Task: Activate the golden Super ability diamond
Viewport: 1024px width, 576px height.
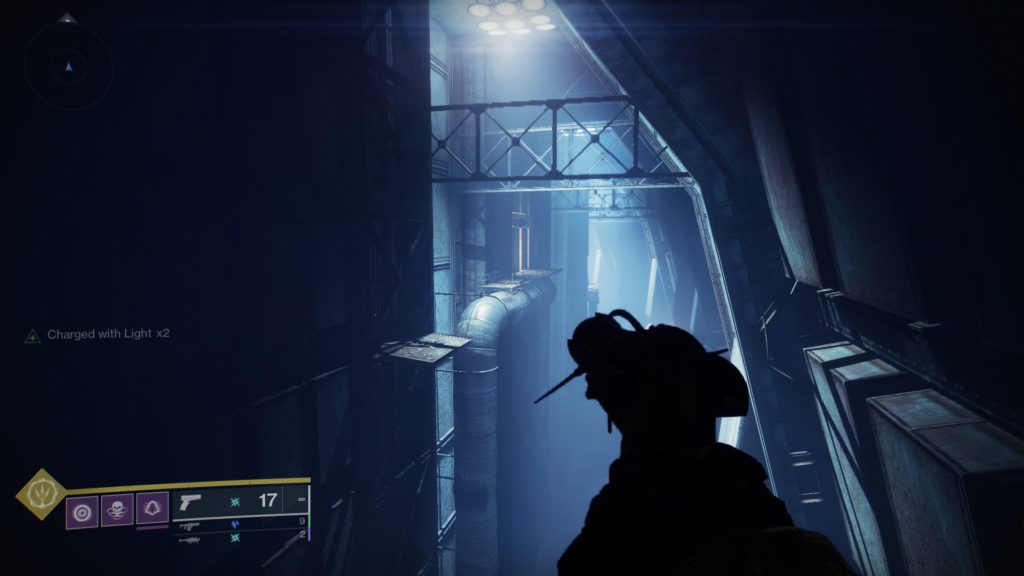Action: pos(41,493)
